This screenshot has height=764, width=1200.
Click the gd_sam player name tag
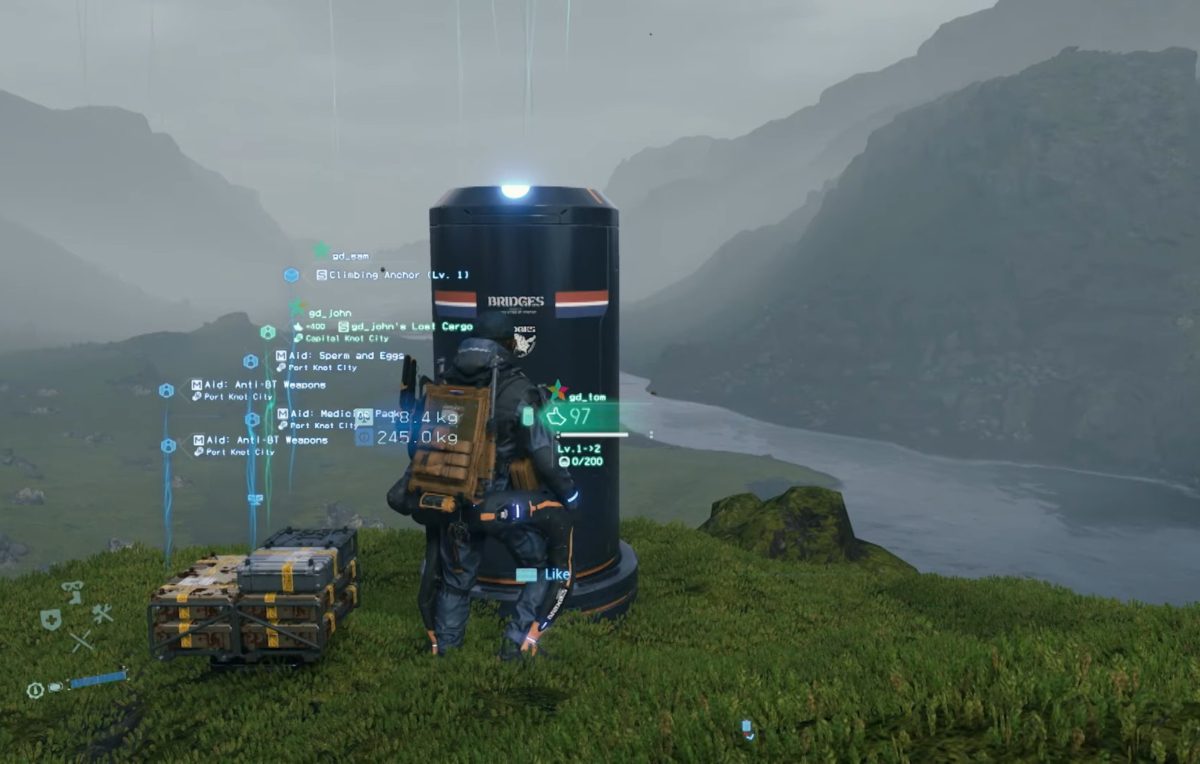tap(350, 256)
